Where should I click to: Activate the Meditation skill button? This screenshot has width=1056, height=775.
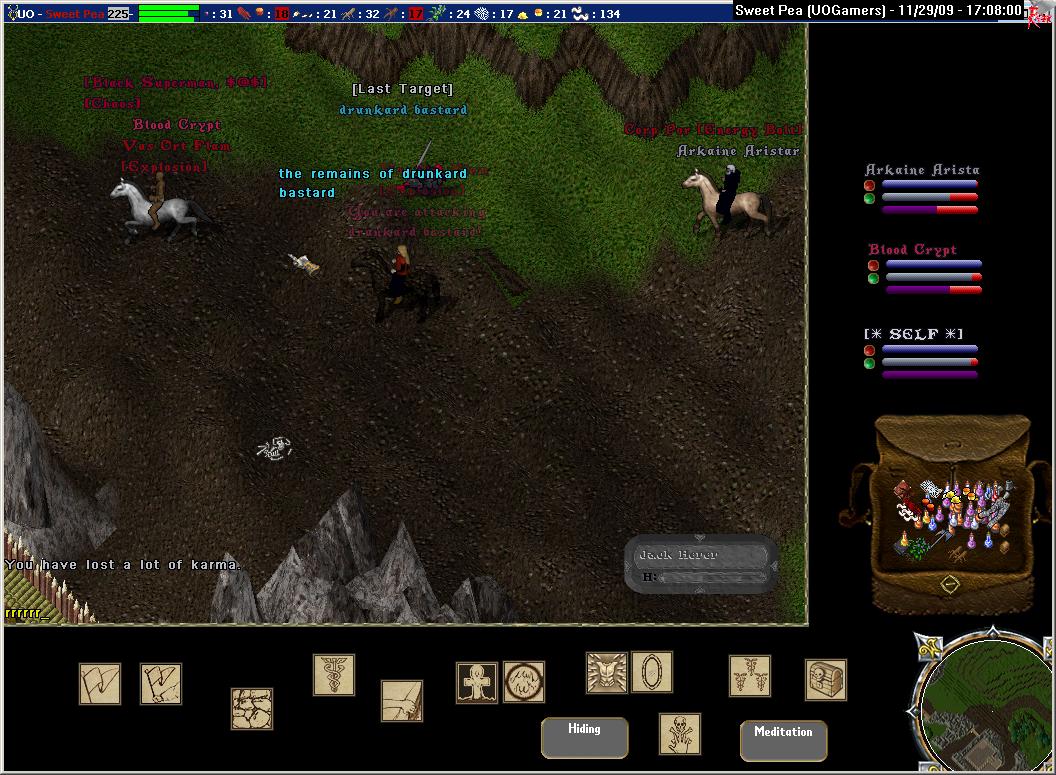click(783, 740)
